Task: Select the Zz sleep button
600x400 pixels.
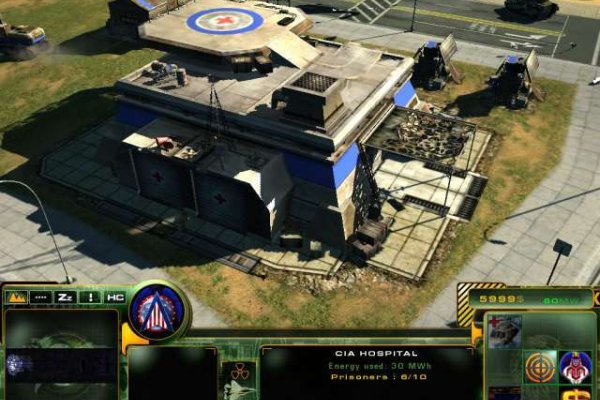Action: [66, 297]
